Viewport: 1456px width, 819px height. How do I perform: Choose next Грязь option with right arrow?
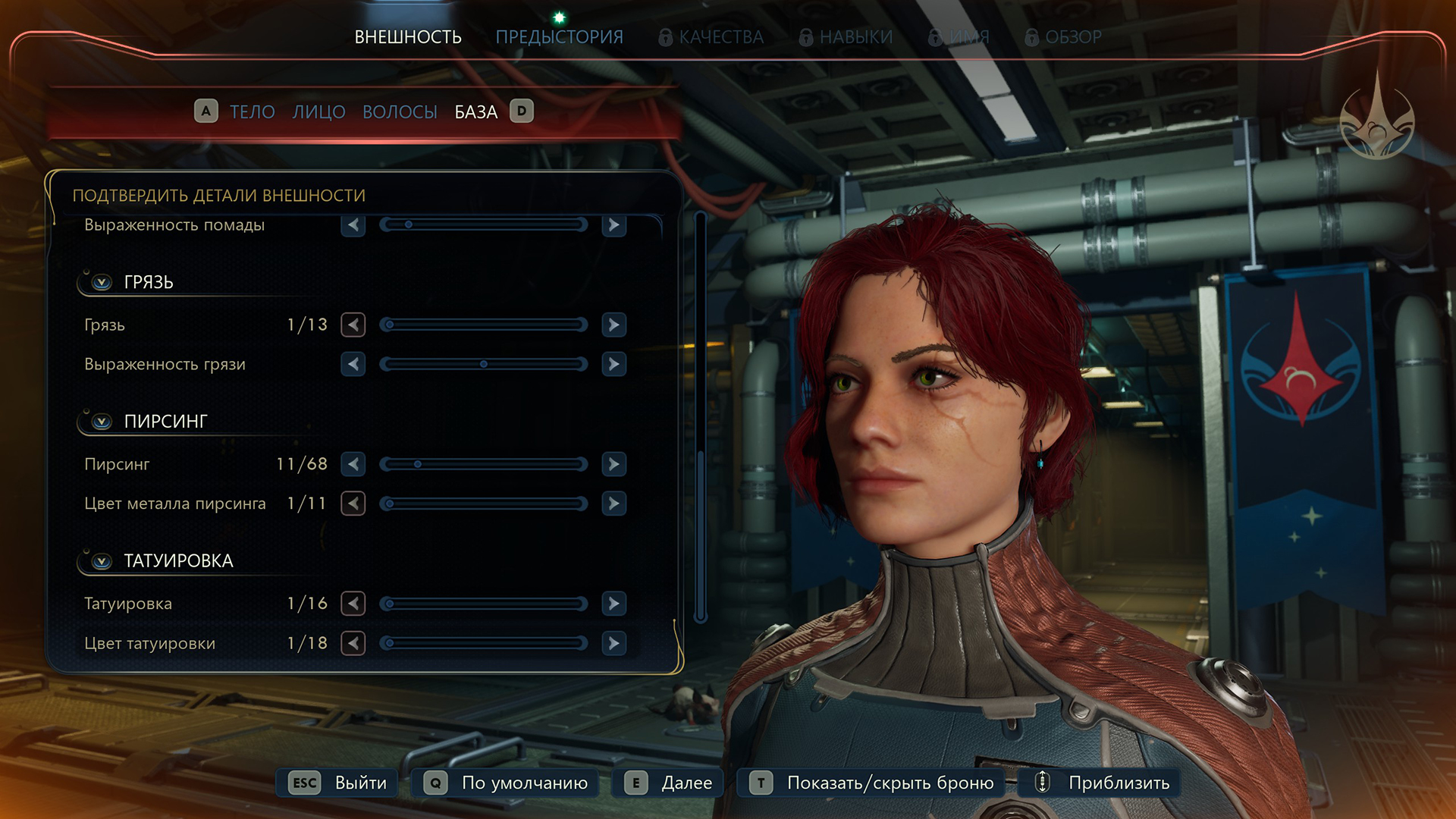coord(613,325)
